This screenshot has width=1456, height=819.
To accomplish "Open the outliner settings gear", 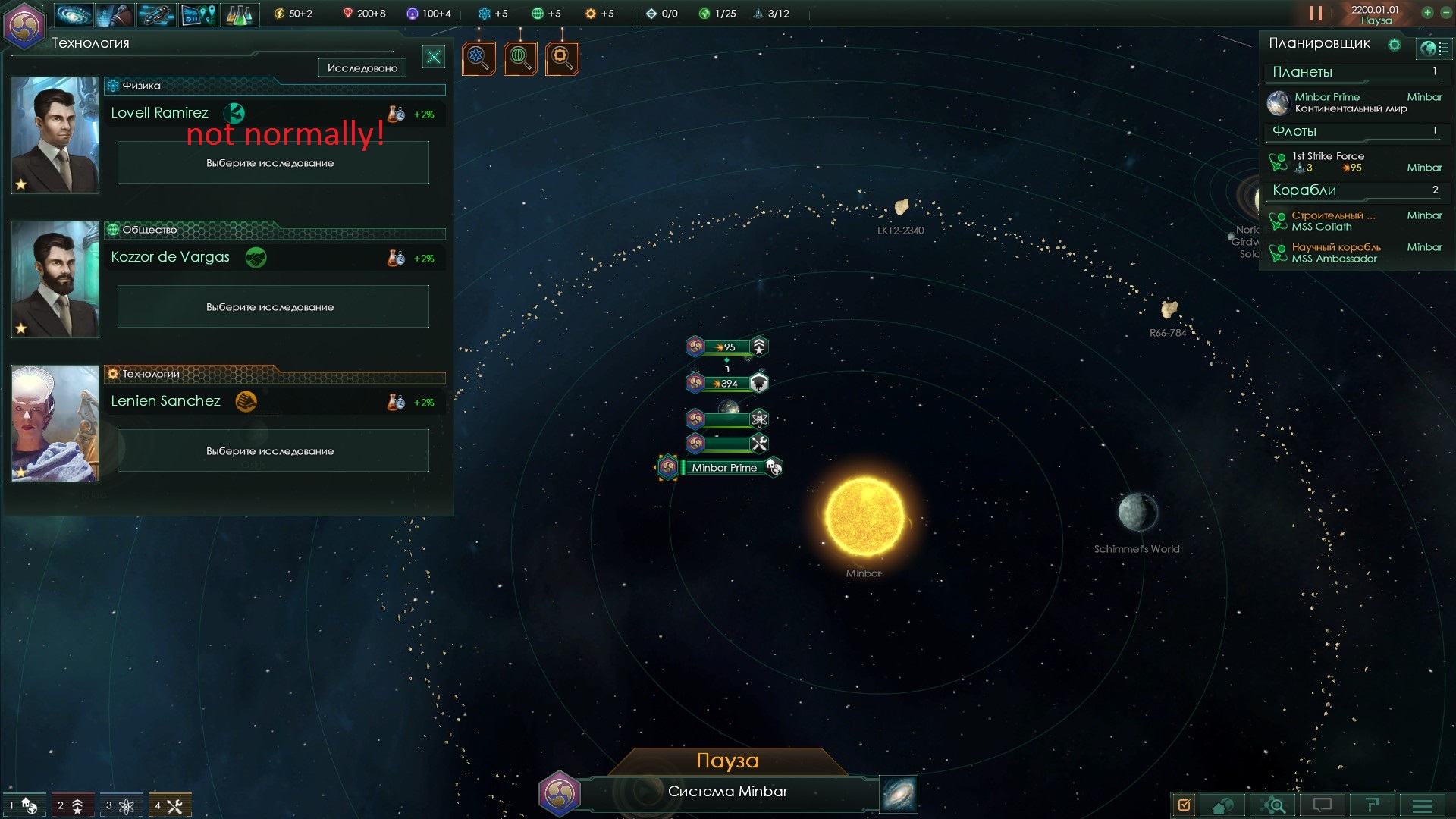I will 1394,45.
